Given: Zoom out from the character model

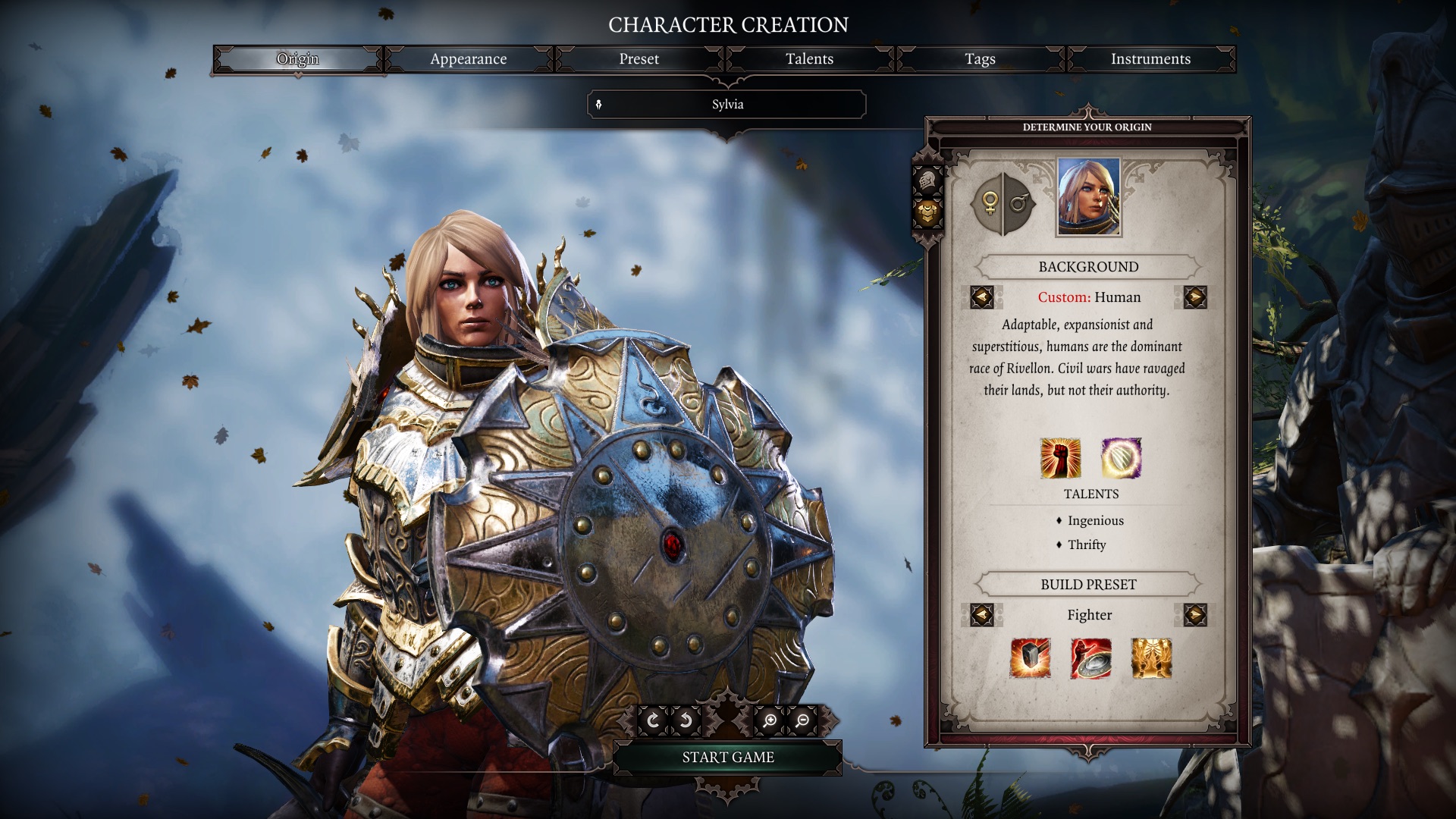Looking at the screenshot, I should 802,720.
